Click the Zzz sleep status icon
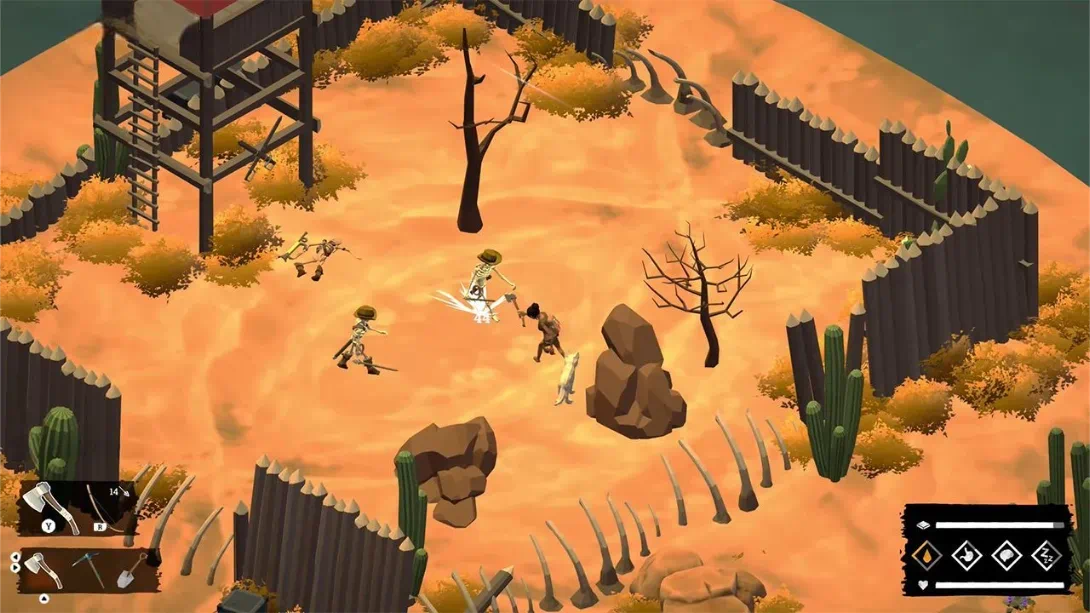 pos(1046,554)
